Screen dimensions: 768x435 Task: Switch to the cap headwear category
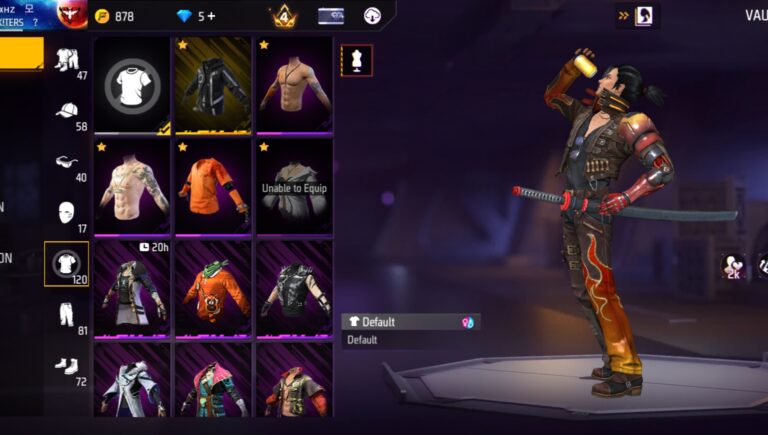[x=67, y=114]
